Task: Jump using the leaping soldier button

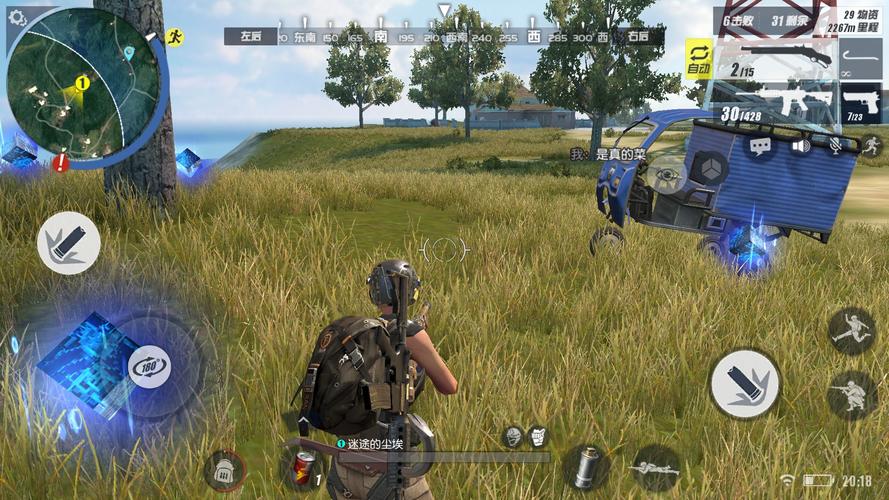Action: point(852,330)
